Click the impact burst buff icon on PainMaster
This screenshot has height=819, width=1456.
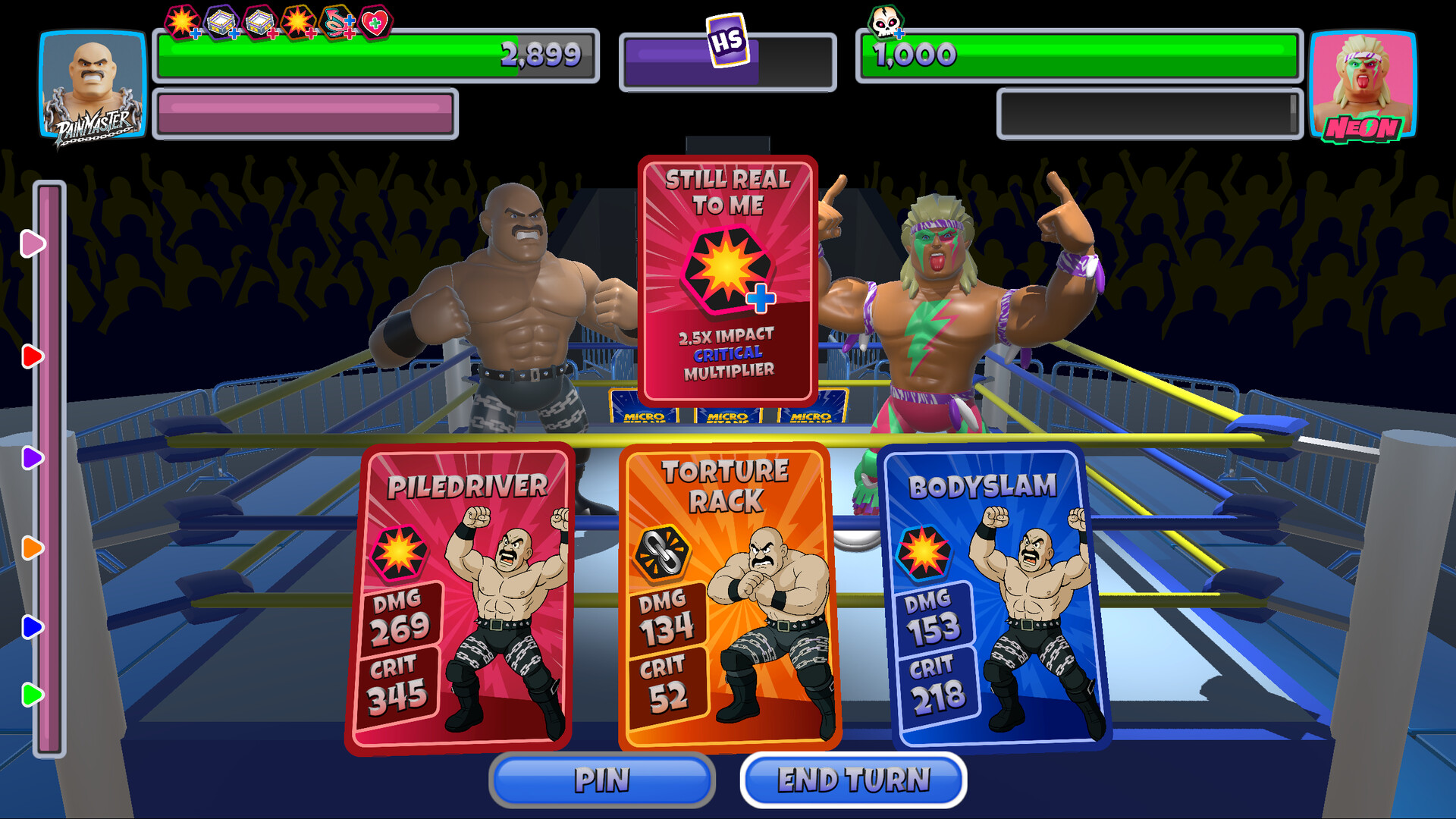click(180, 19)
